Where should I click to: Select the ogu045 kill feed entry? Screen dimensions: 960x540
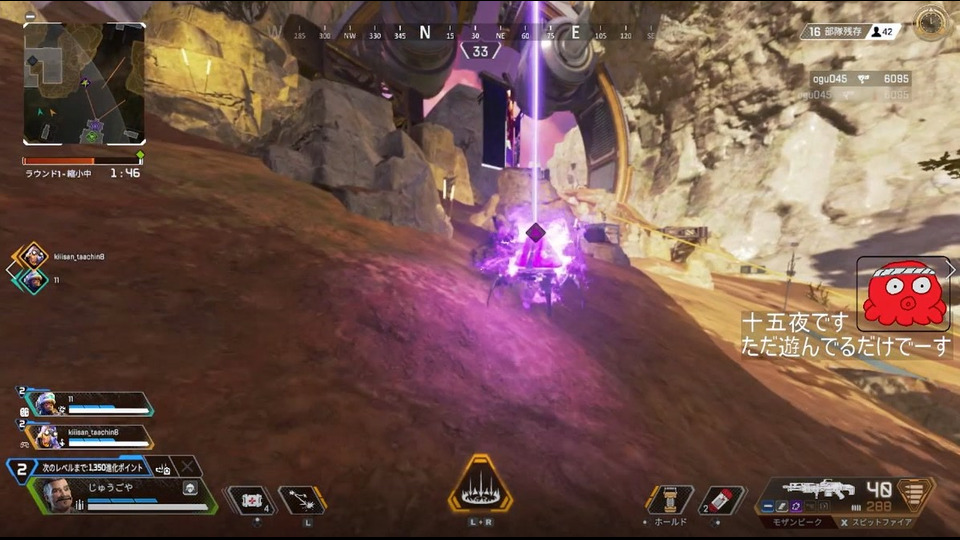[x=860, y=78]
